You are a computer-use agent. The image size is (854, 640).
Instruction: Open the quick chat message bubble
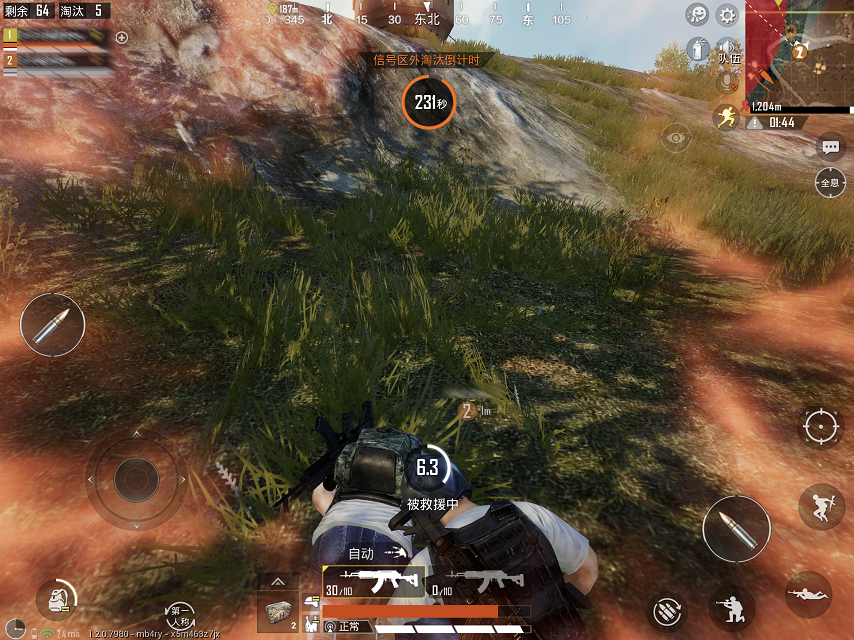point(831,148)
